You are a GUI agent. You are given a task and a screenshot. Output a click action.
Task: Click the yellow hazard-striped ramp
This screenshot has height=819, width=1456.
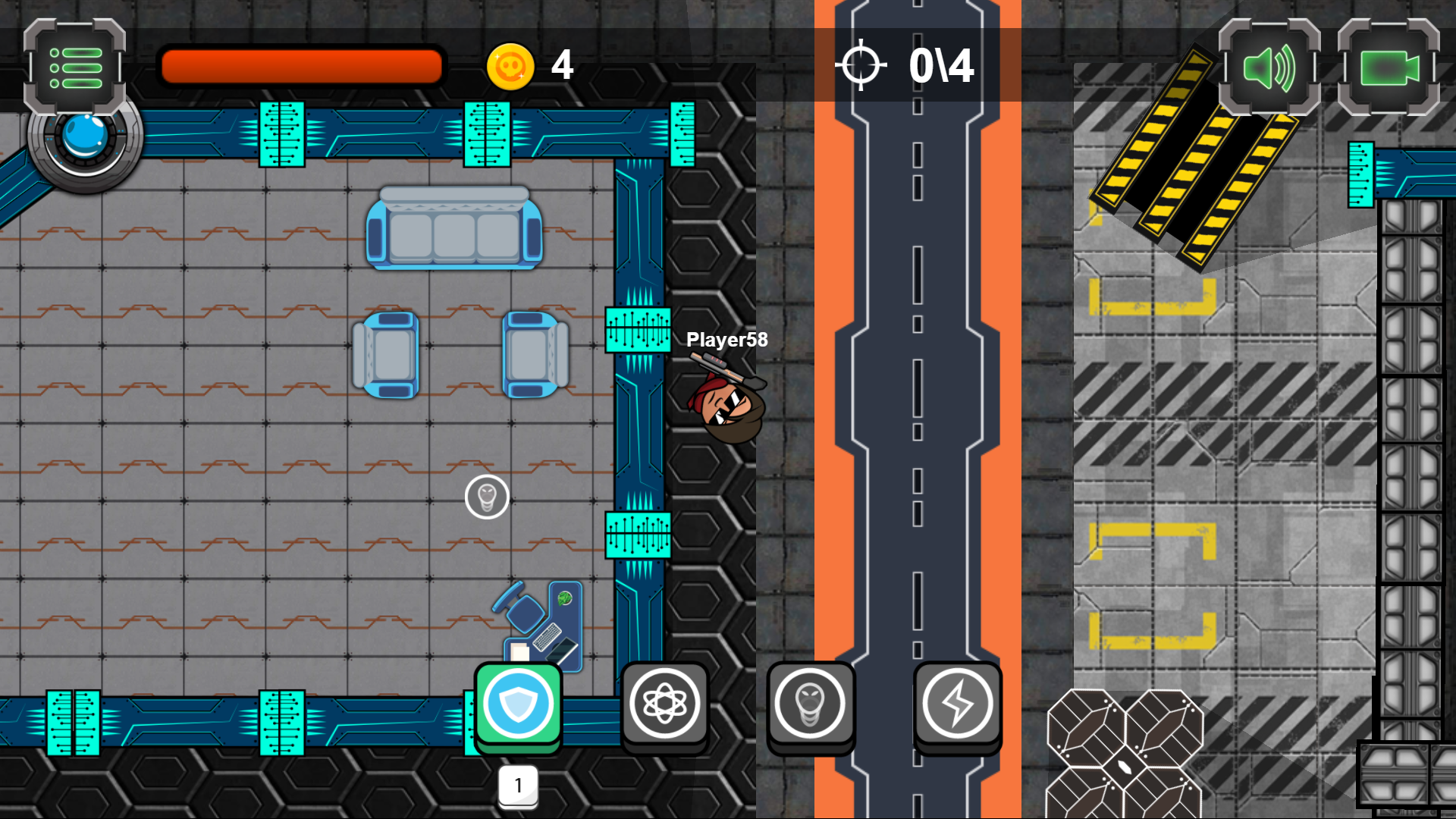click(x=1198, y=174)
